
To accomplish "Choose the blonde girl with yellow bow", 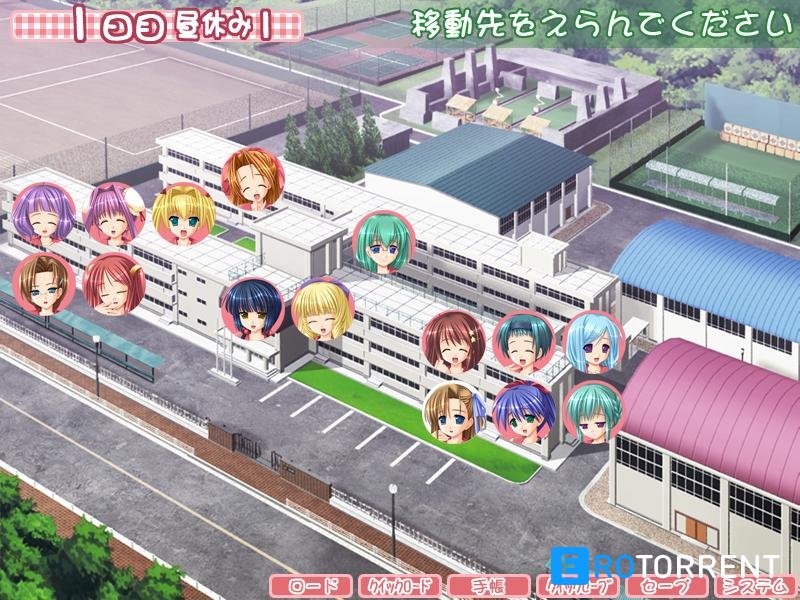I will tap(183, 213).
